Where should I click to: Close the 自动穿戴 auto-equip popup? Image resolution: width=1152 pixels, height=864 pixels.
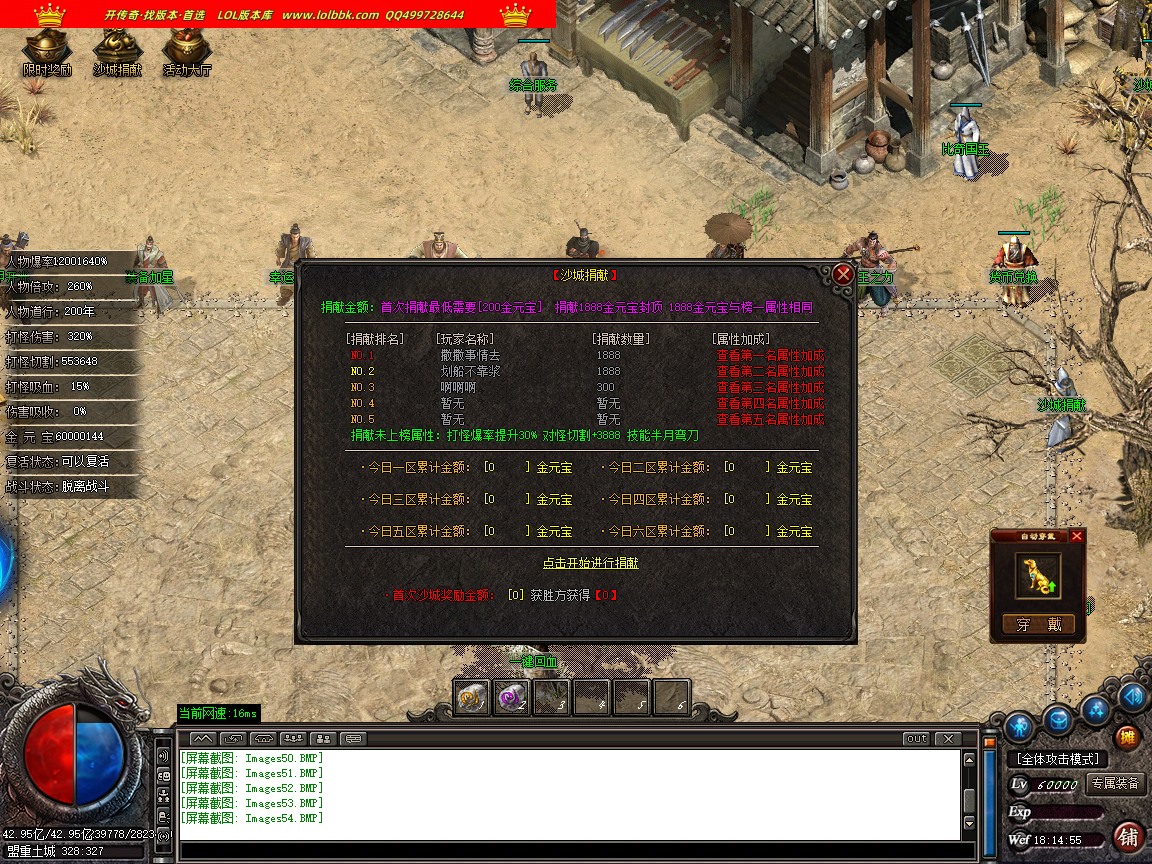tap(1076, 536)
